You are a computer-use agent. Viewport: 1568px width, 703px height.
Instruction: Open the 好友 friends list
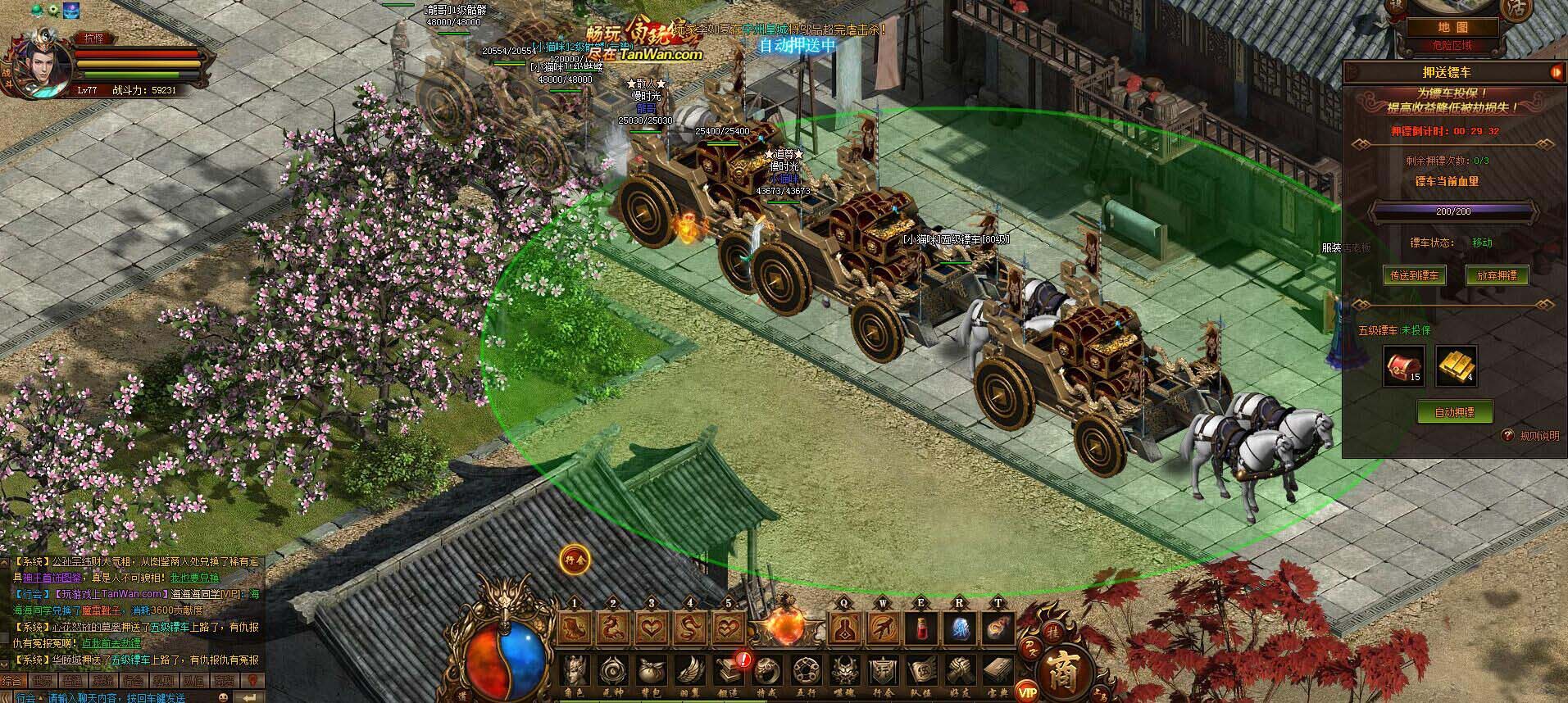(x=960, y=674)
